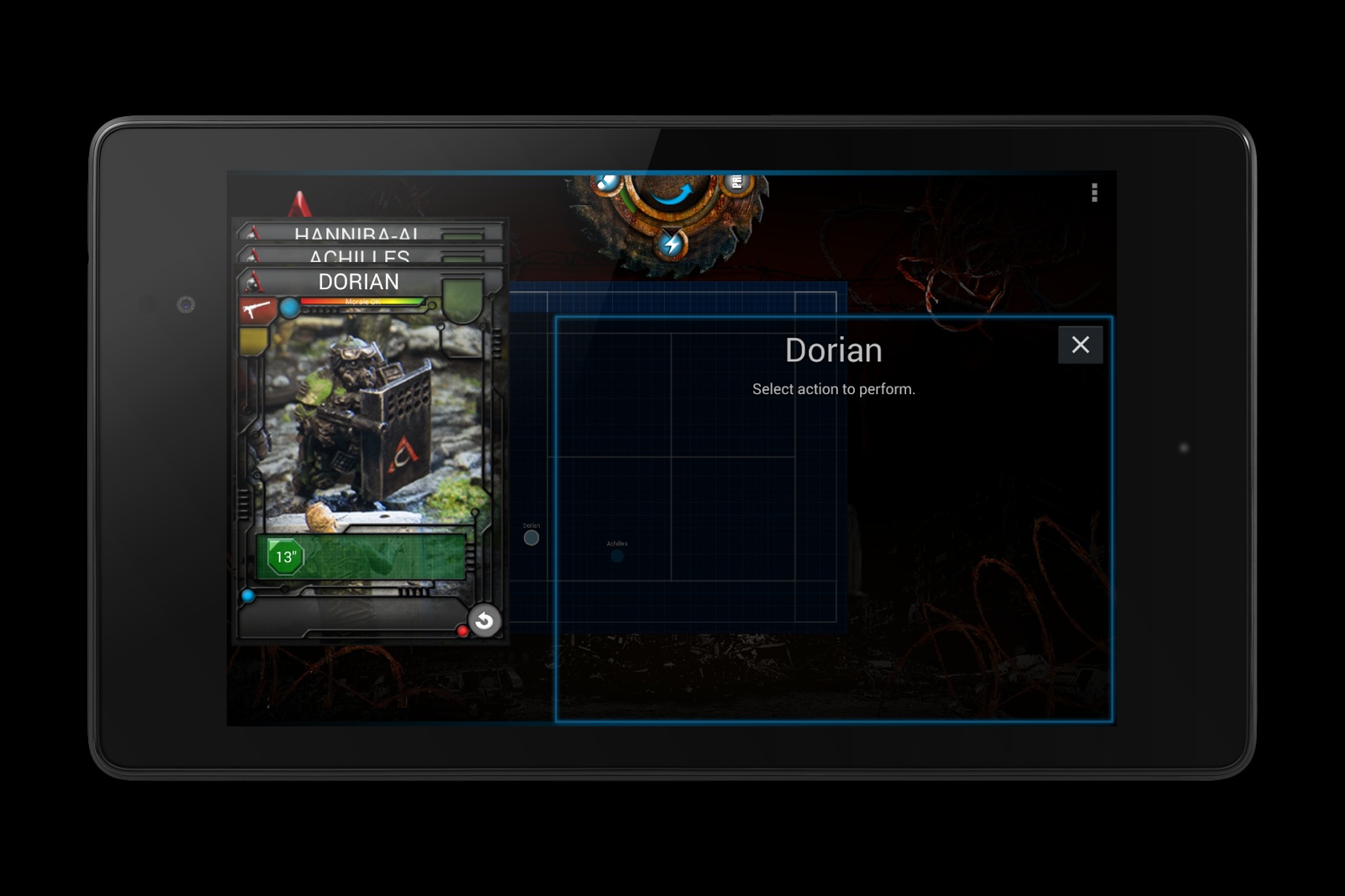This screenshot has height=896, width=1345.
Task: Select the Hanniba-AI unit card
Action: pyautogui.click(x=356, y=232)
